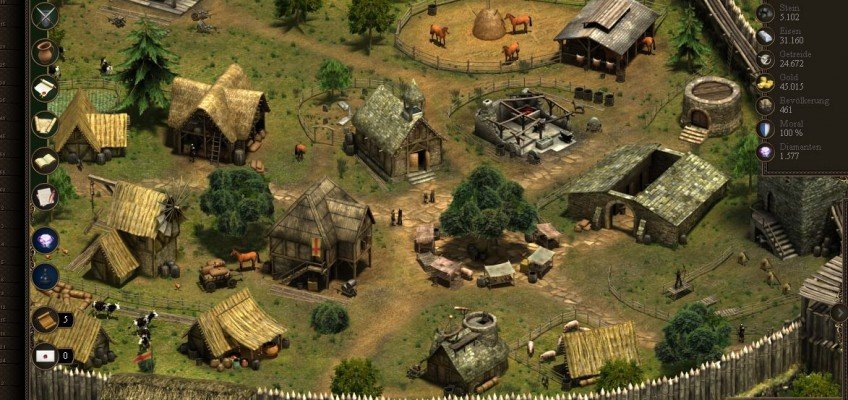Click the dark blue orb icon
The image size is (848, 400).
point(45,276)
